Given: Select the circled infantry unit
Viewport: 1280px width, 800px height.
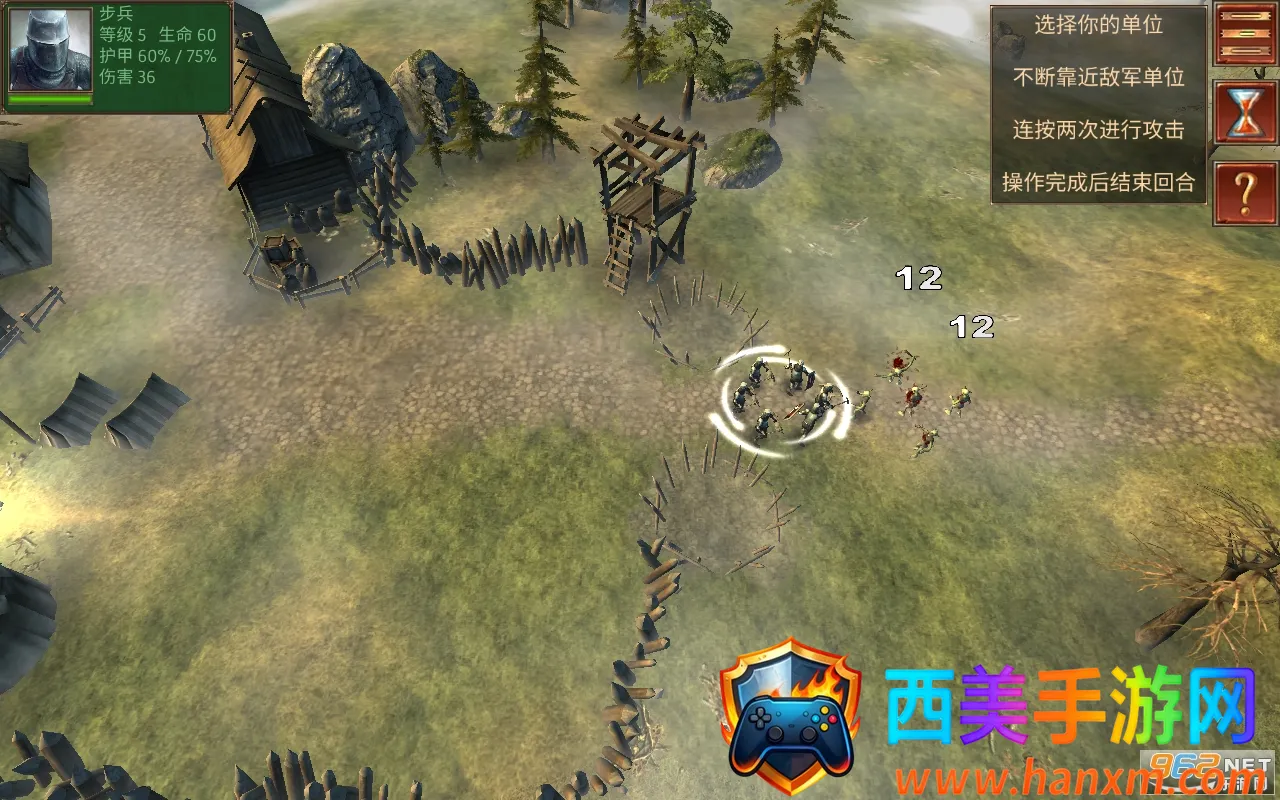Looking at the screenshot, I should point(782,402).
